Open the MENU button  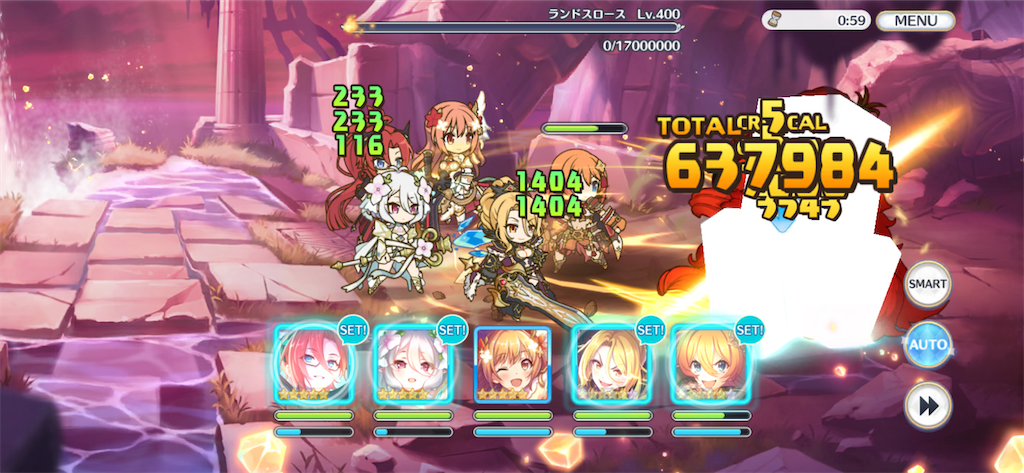pyautogui.click(x=915, y=20)
